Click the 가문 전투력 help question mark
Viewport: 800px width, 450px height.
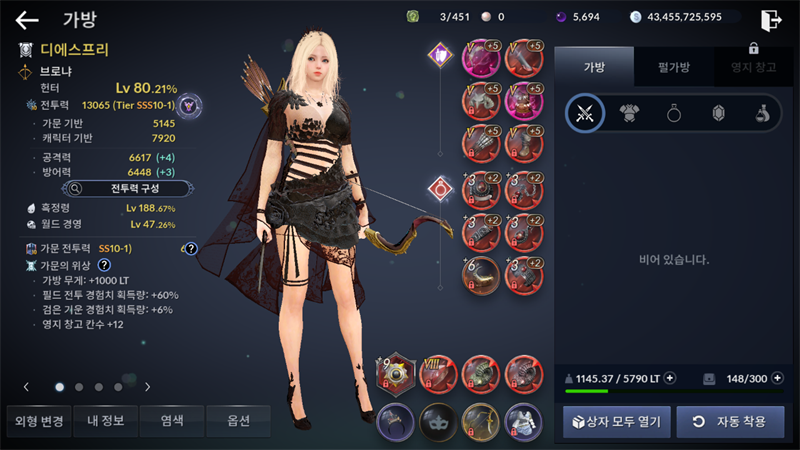pyautogui.click(x=190, y=249)
